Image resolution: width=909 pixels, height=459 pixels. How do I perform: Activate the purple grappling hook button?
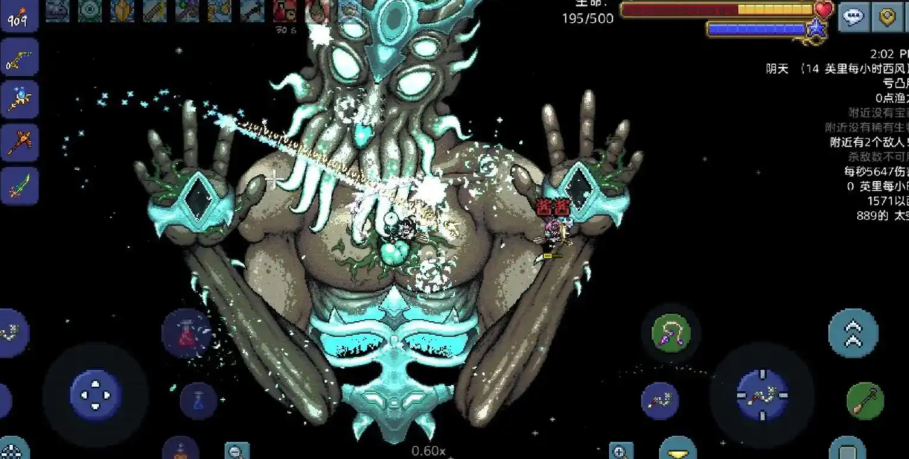tap(670, 333)
